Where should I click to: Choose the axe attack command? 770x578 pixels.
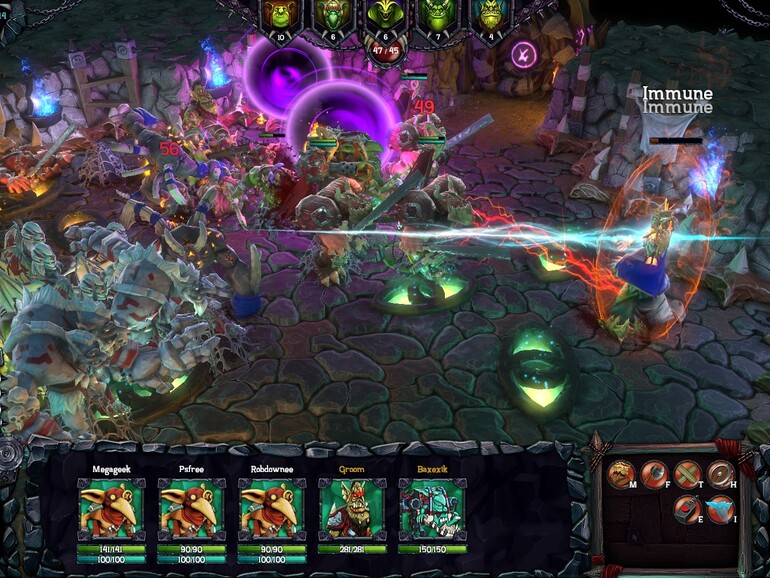(x=654, y=473)
